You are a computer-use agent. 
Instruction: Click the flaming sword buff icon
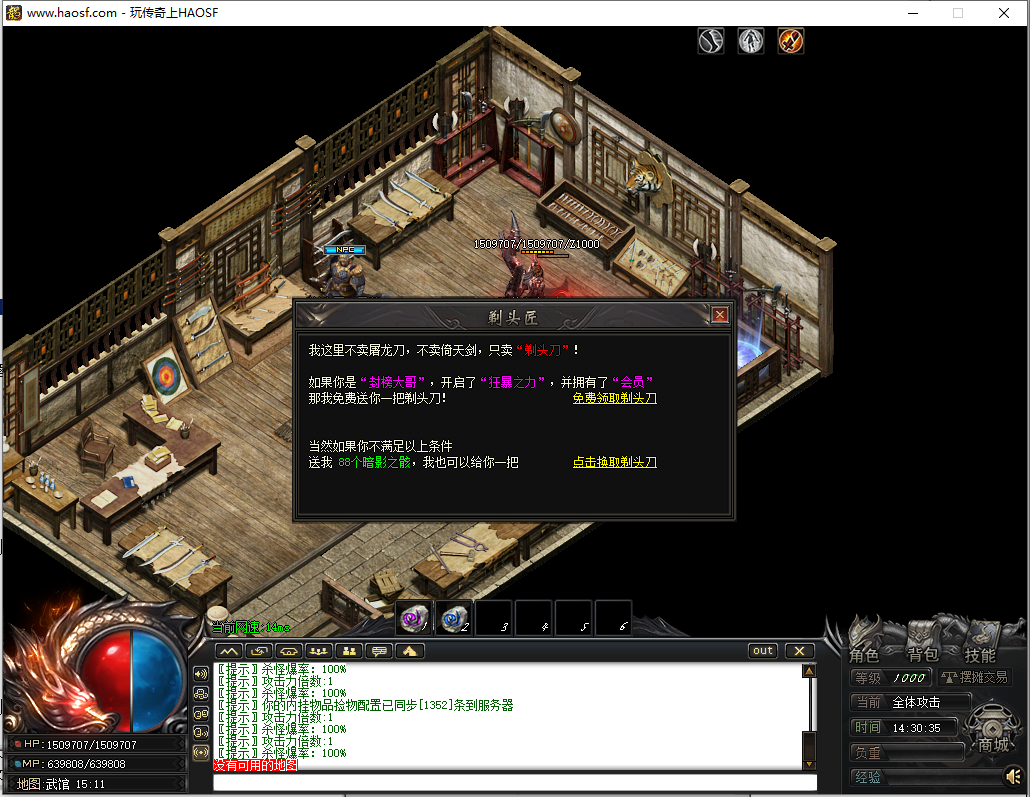pos(791,41)
